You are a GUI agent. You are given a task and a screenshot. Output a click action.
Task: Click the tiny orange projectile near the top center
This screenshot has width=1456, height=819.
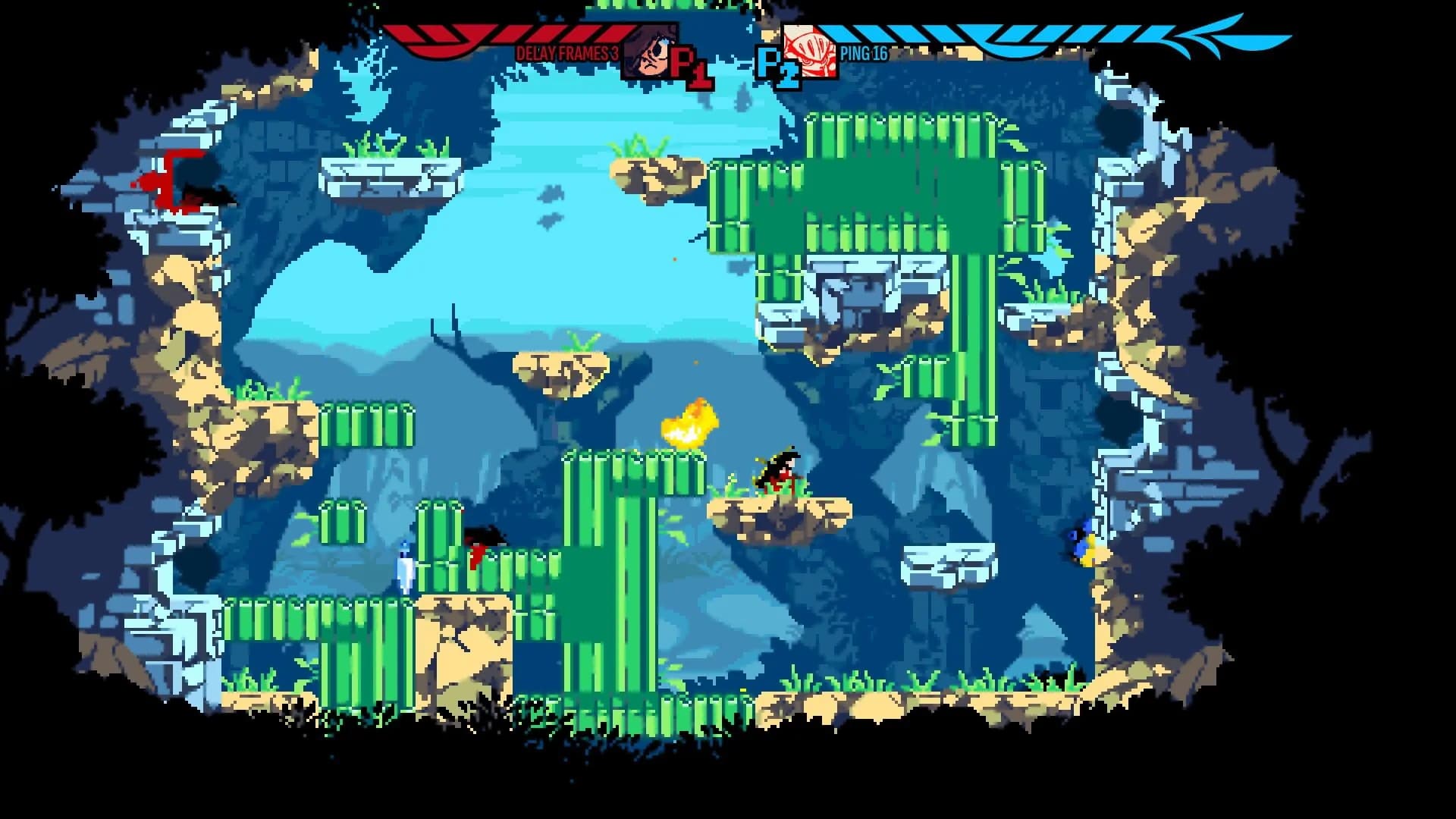[674, 260]
